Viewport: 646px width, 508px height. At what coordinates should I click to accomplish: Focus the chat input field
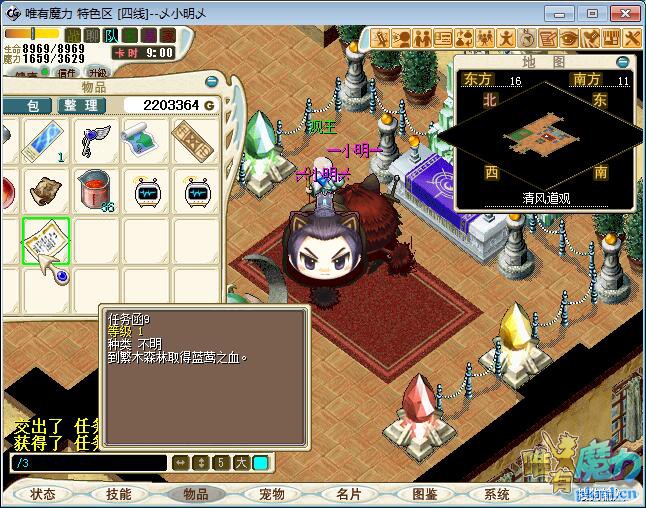pos(88,463)
